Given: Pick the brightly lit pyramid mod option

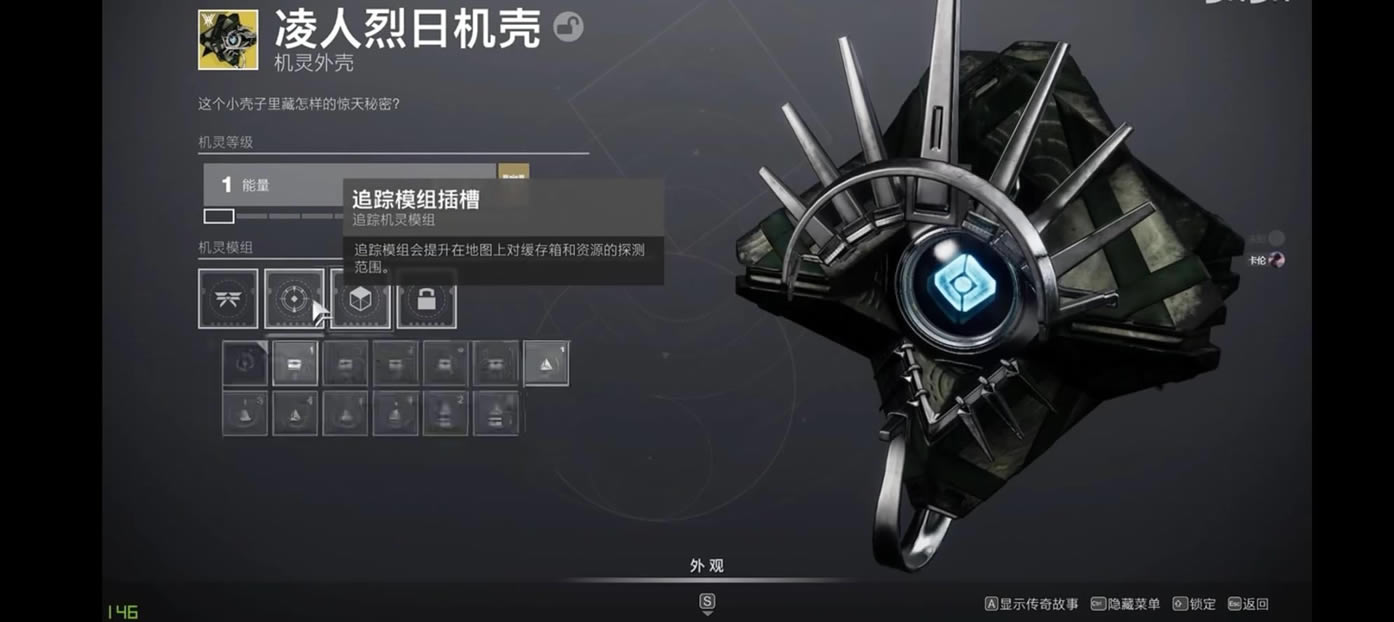Looking at the screenshot, I should pos(546,363).
